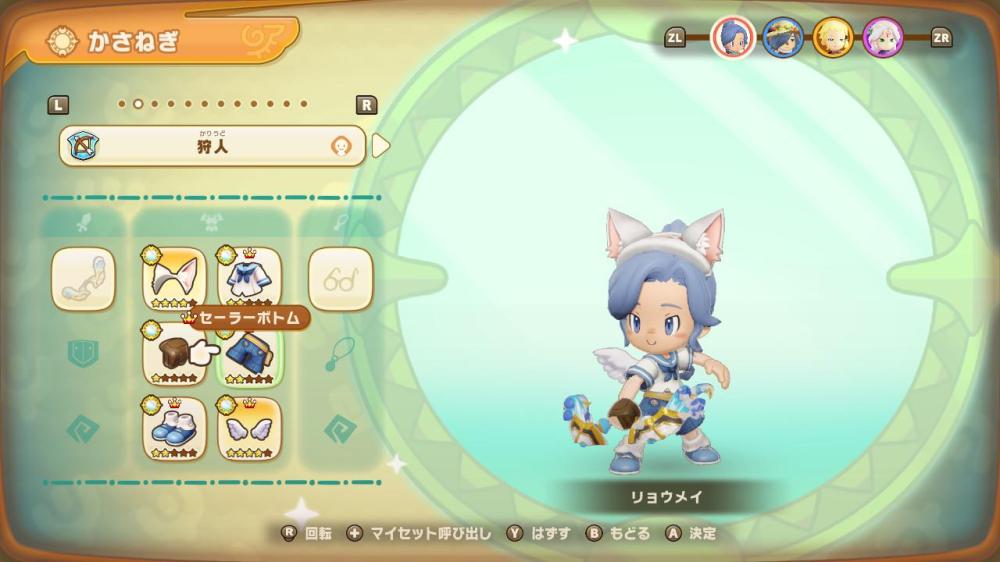Open the glasses accessory slot

point(340,279)
